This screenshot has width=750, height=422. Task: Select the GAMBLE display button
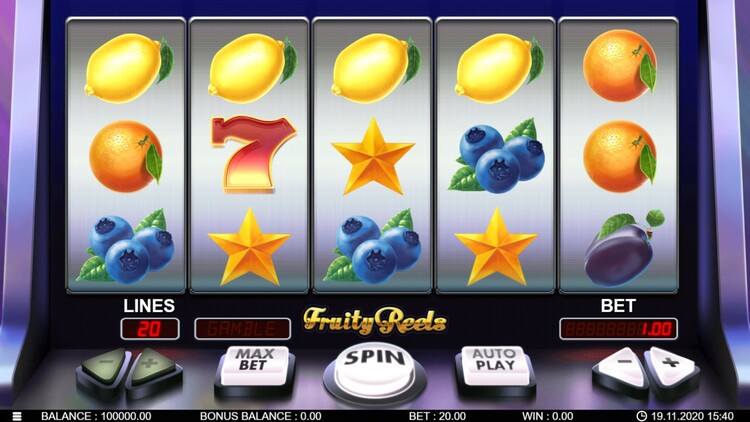pyautogui.click(x=235, y=328)
